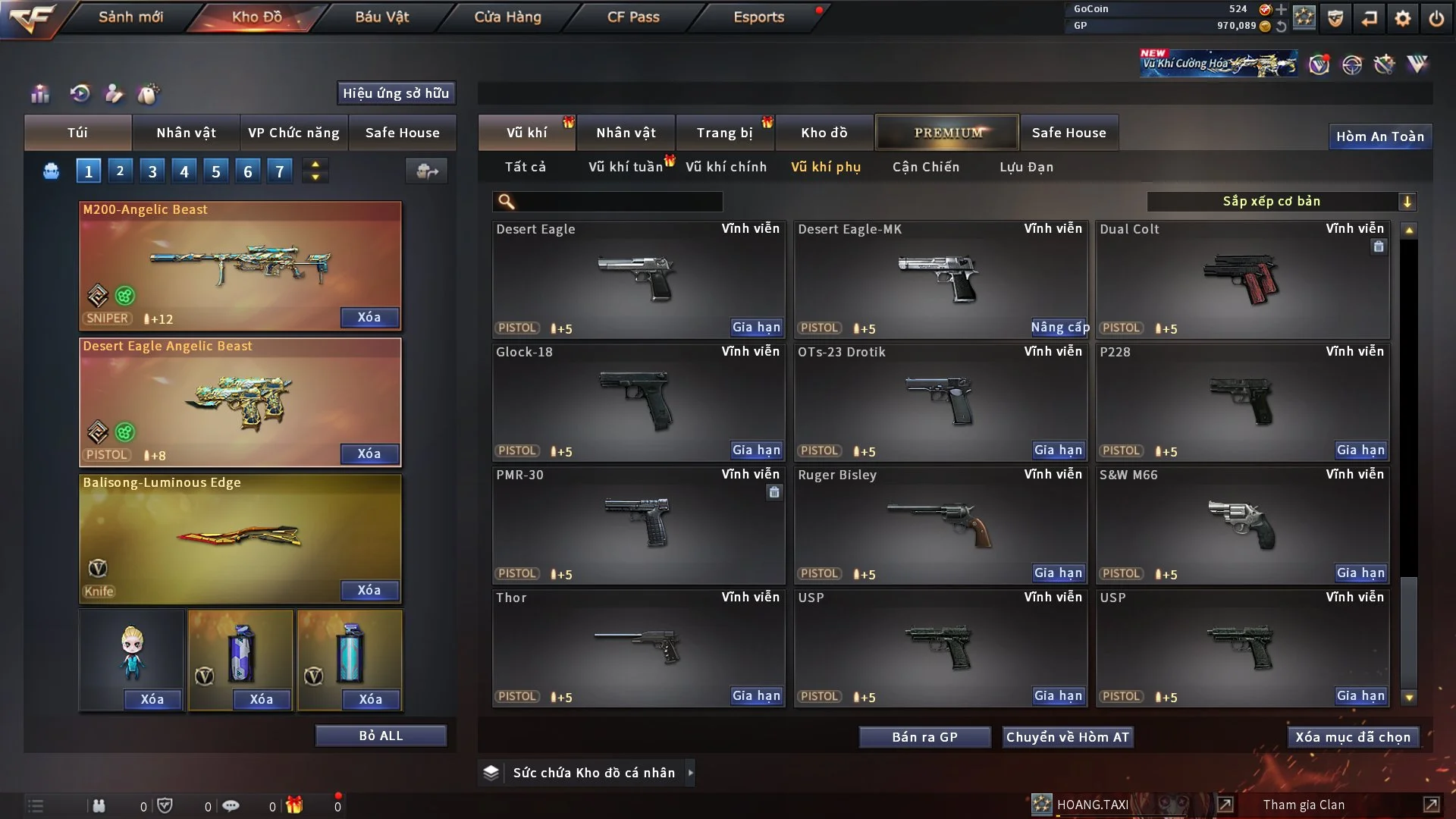Open the settings gear icon
The height and width of the screenshot is (819, 1456).
[x=1403, y=18]
